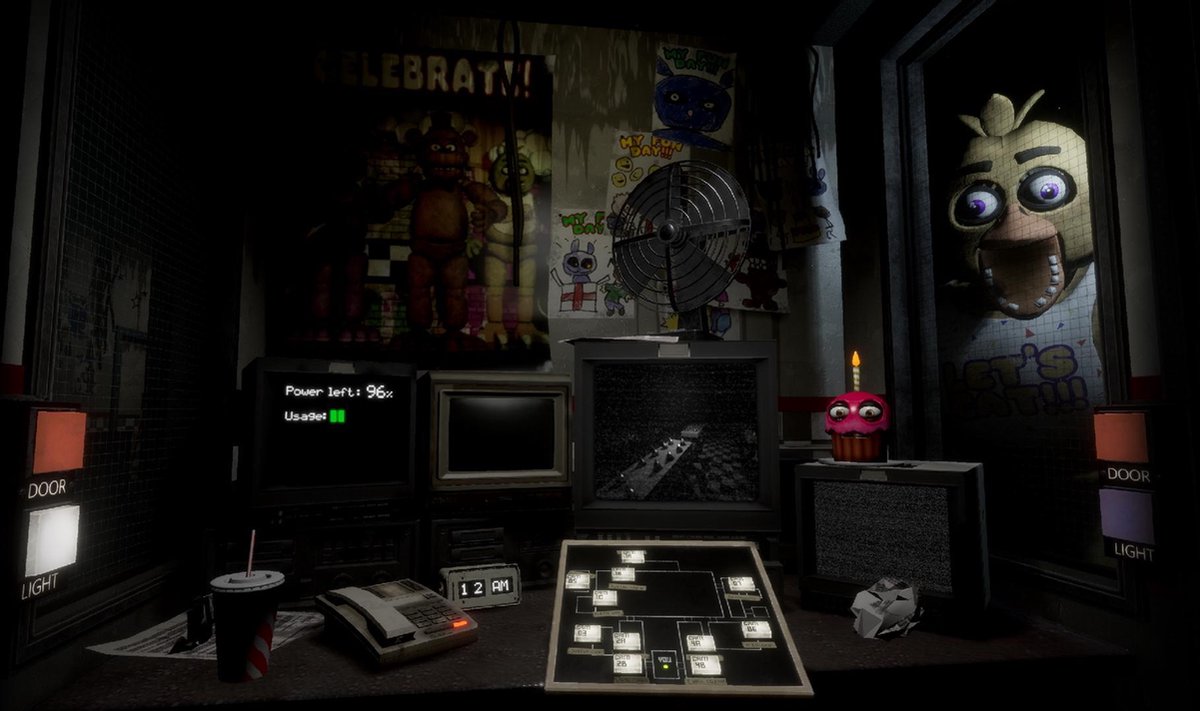Switch camera feed to CAM 5

coord(578,579)
